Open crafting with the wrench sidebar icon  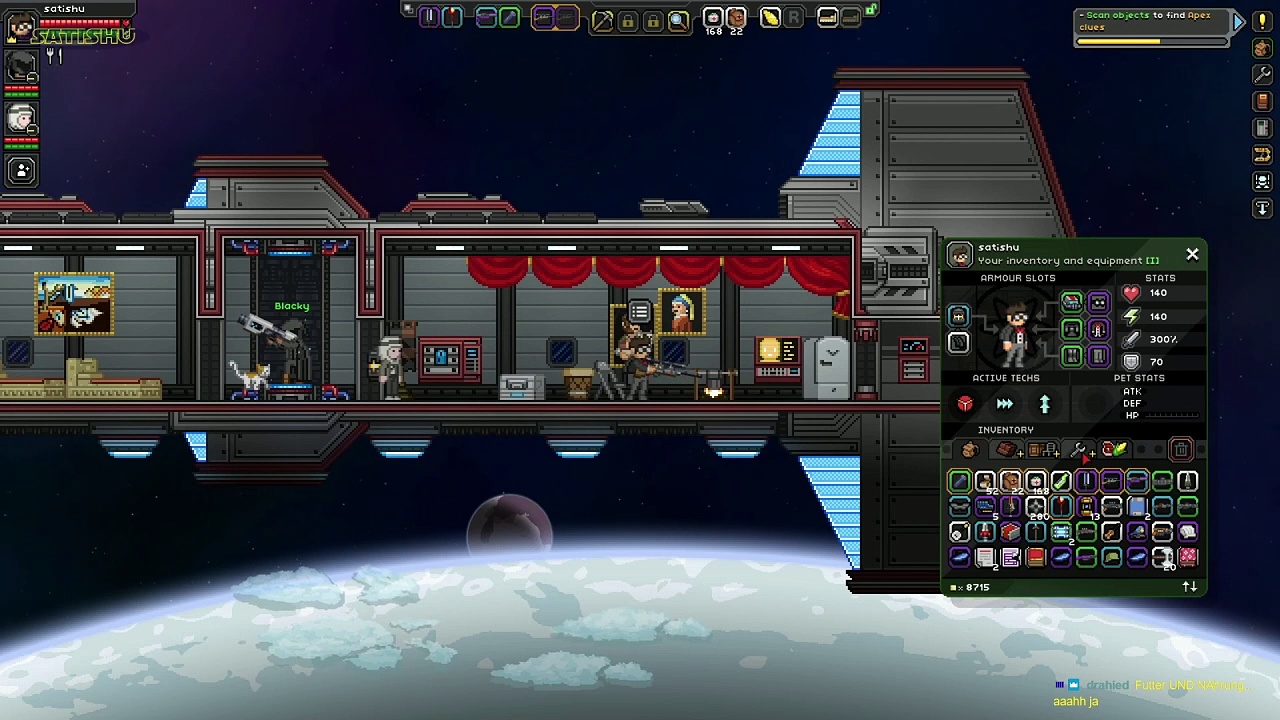[1262, 75]
